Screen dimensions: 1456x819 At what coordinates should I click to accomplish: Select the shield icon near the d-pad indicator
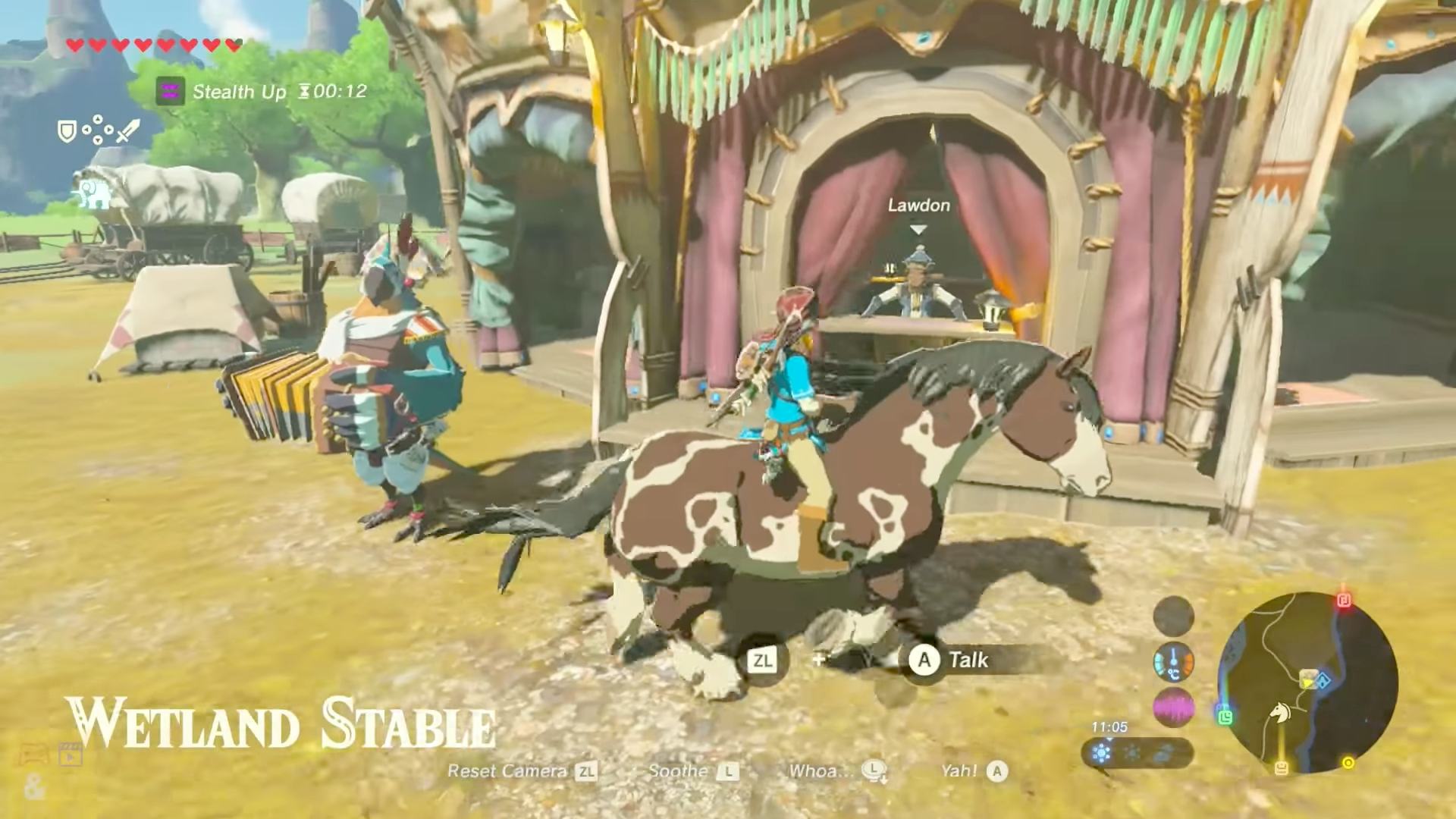click(67, 131)
